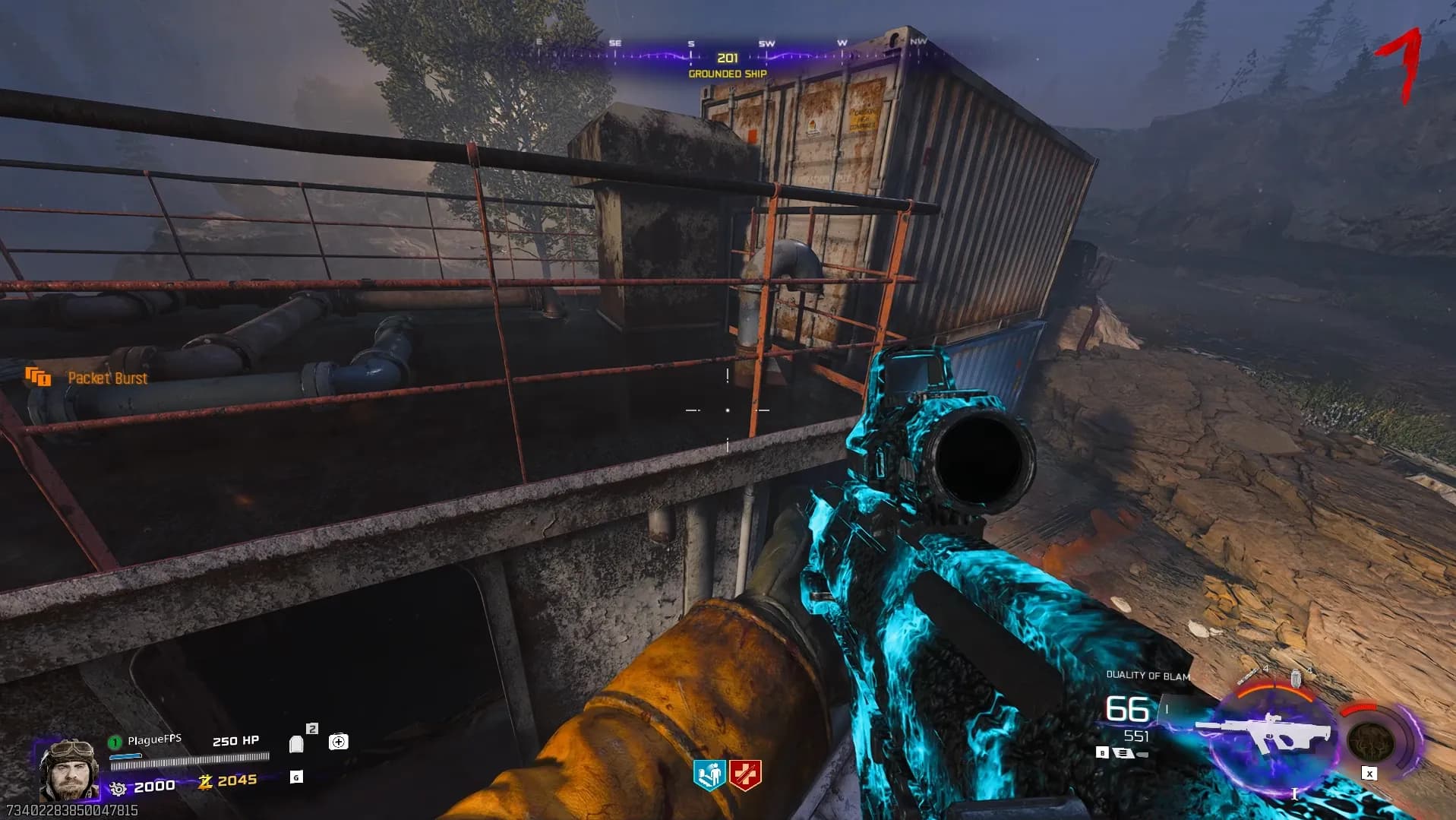Image resolution: width=1456 pixels, height=820 pixels.
Task: Select the armor plate icon
Action: click(297, 743)
